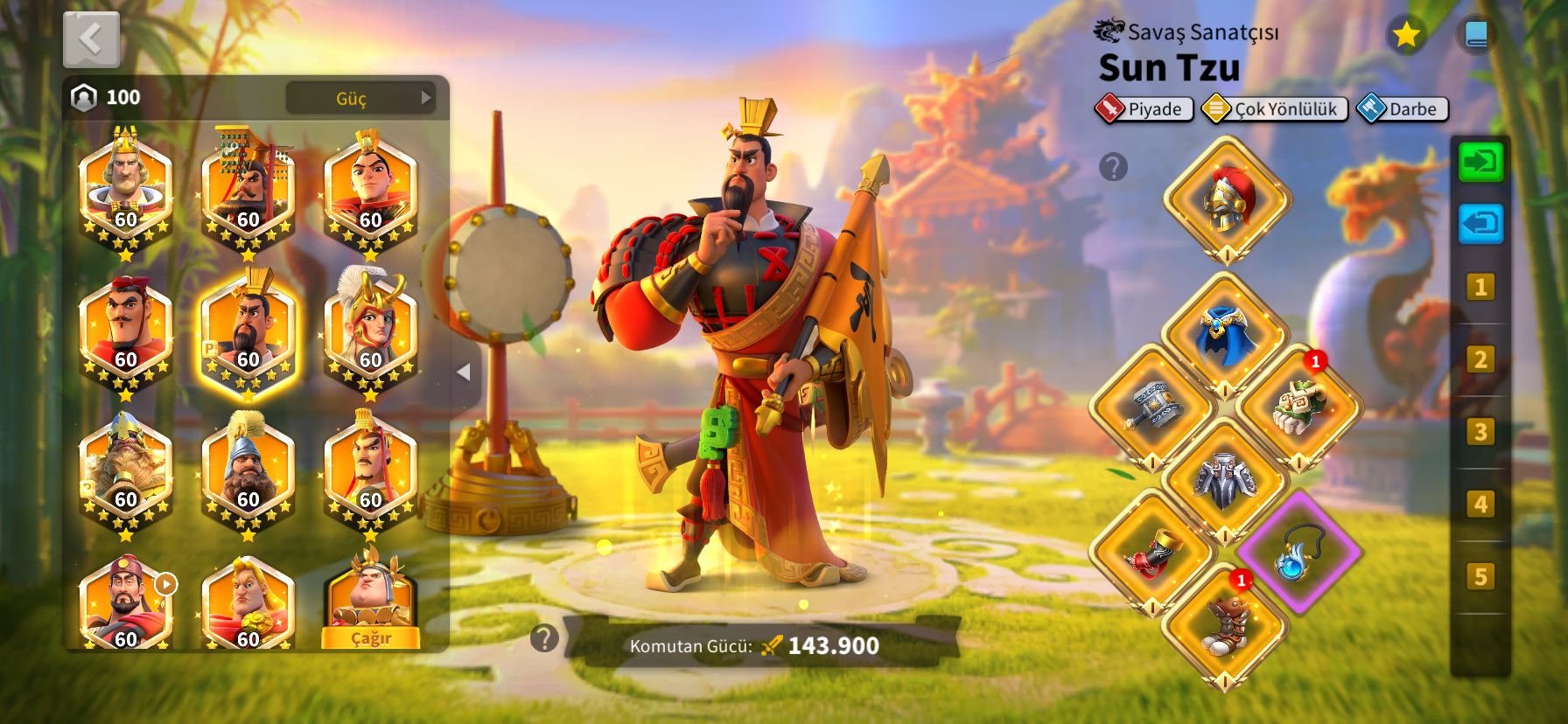Open the Güç sort dropdown
The image size is (1568, 724).
tap(360, 98)
